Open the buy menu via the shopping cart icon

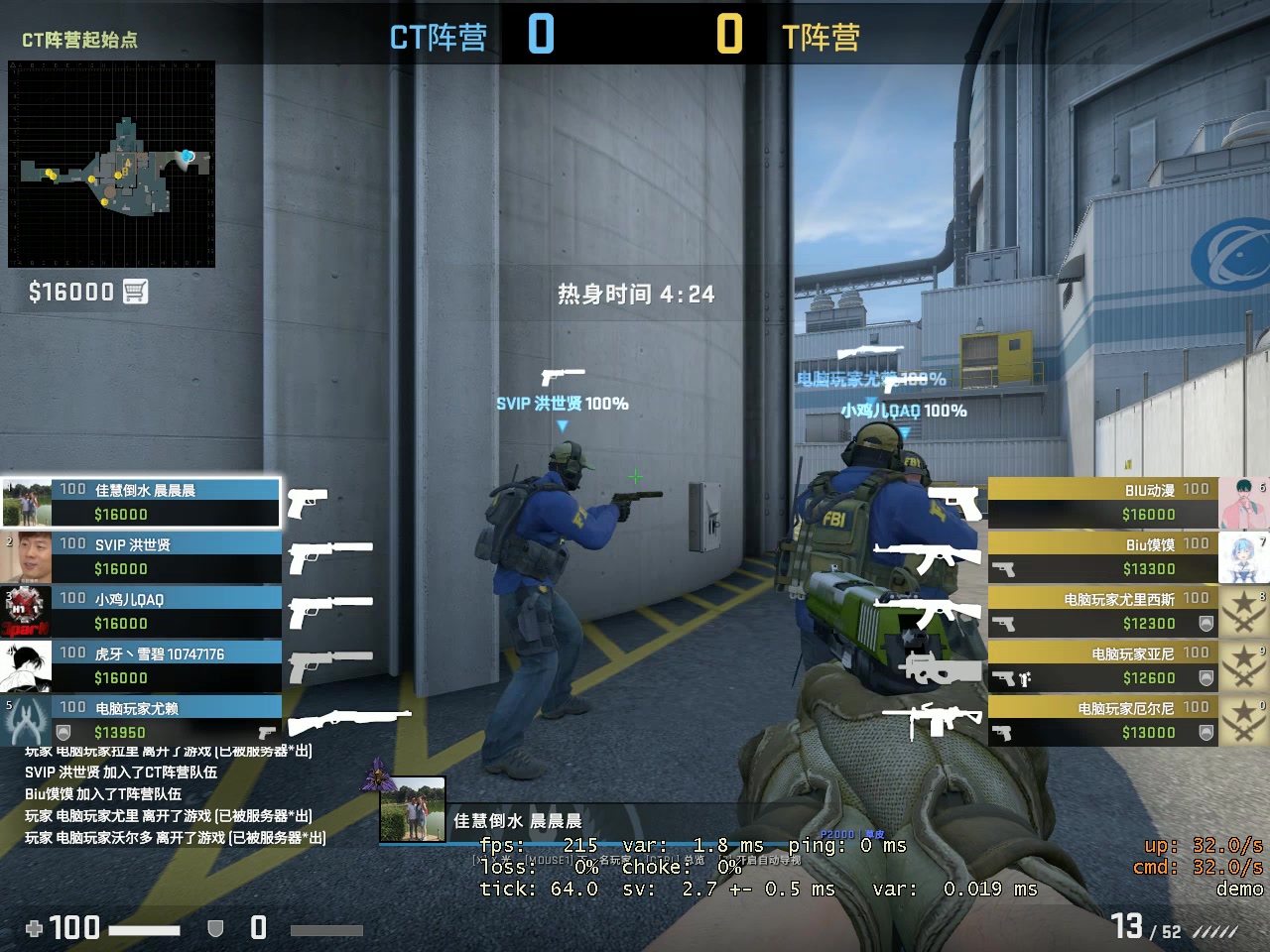coord(136,291)
